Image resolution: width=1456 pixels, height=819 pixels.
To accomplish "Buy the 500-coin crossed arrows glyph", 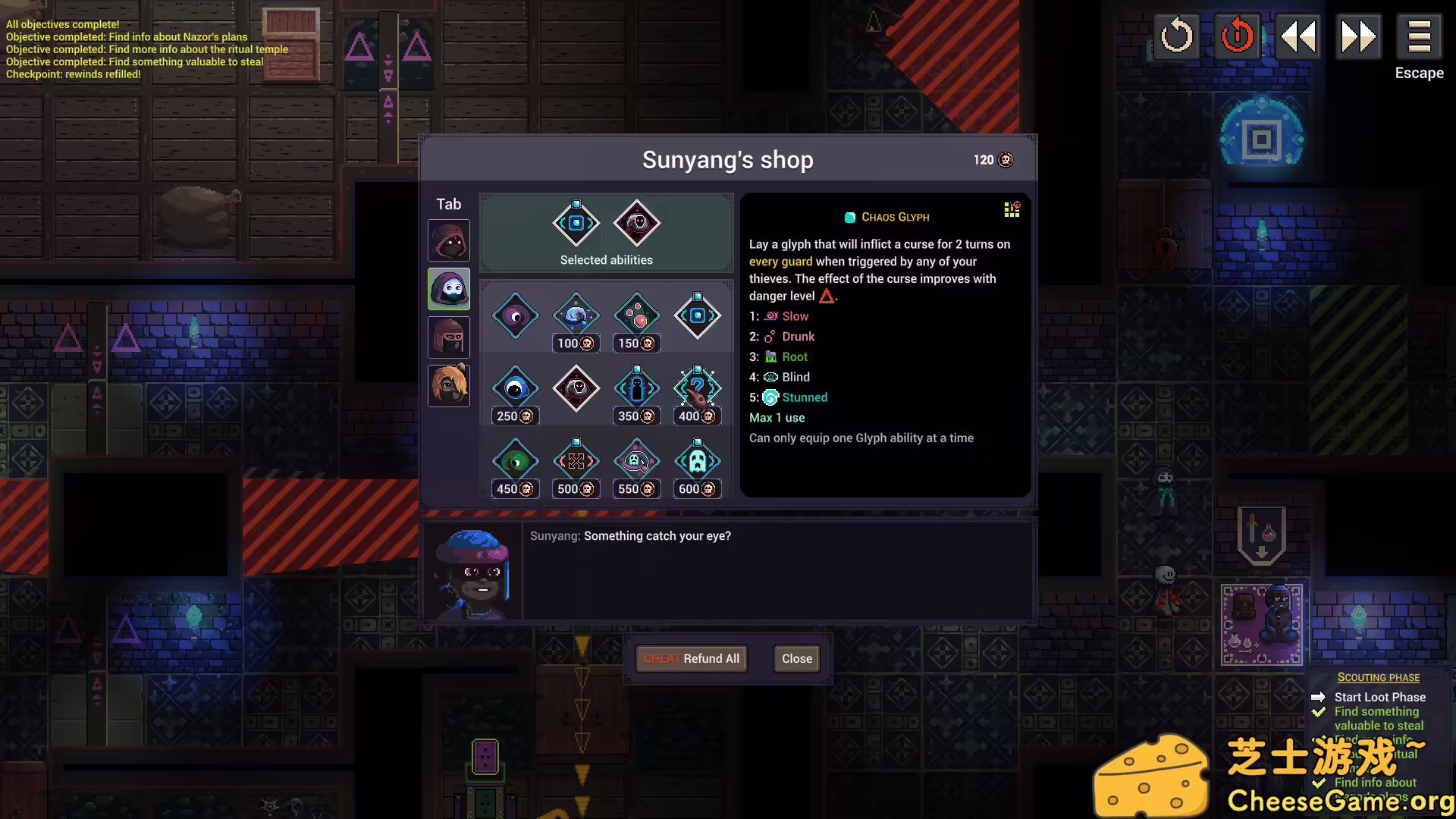I will [576, 462].
